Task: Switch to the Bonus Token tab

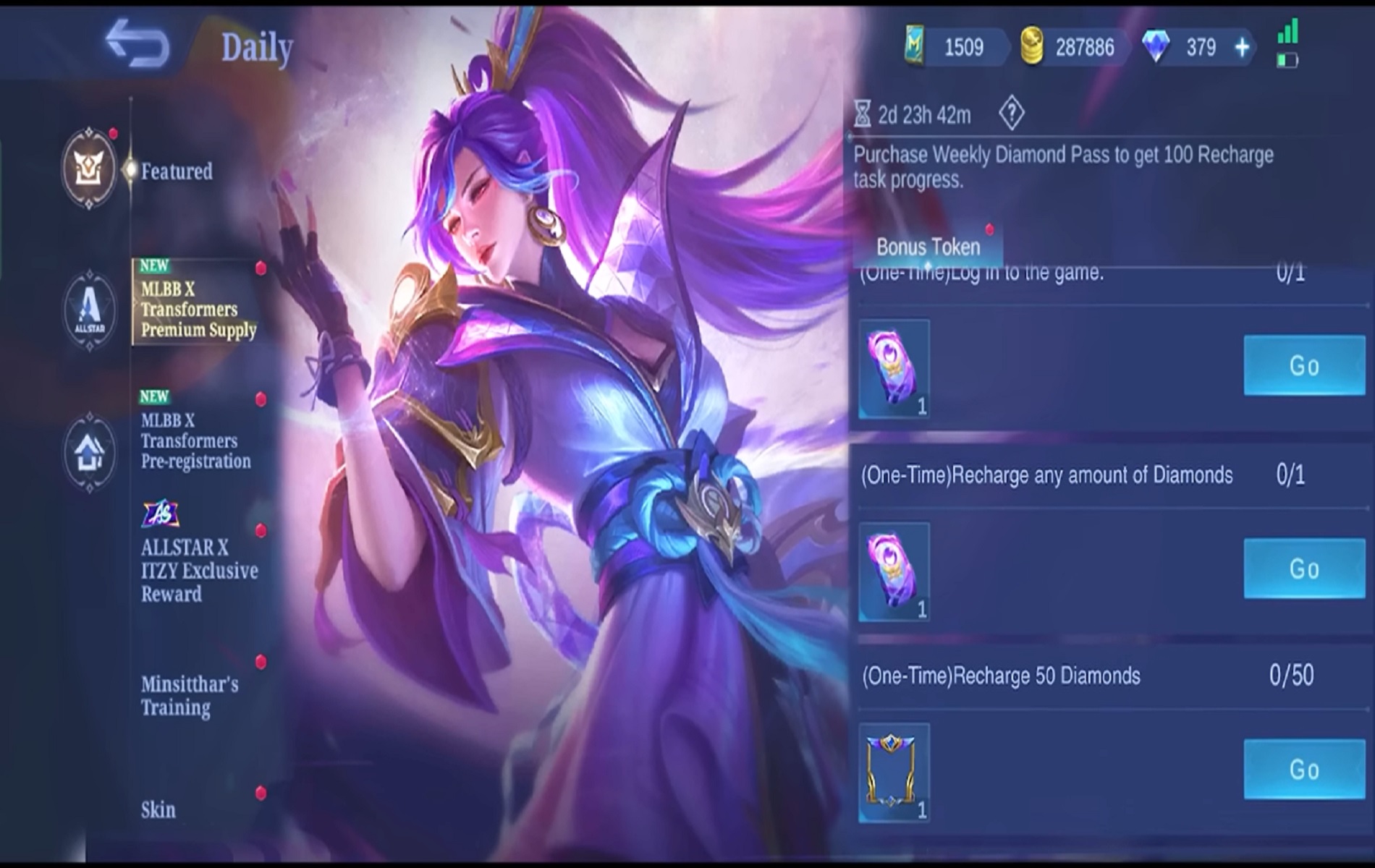Action: pyautogui.click(x=928, y=247)
